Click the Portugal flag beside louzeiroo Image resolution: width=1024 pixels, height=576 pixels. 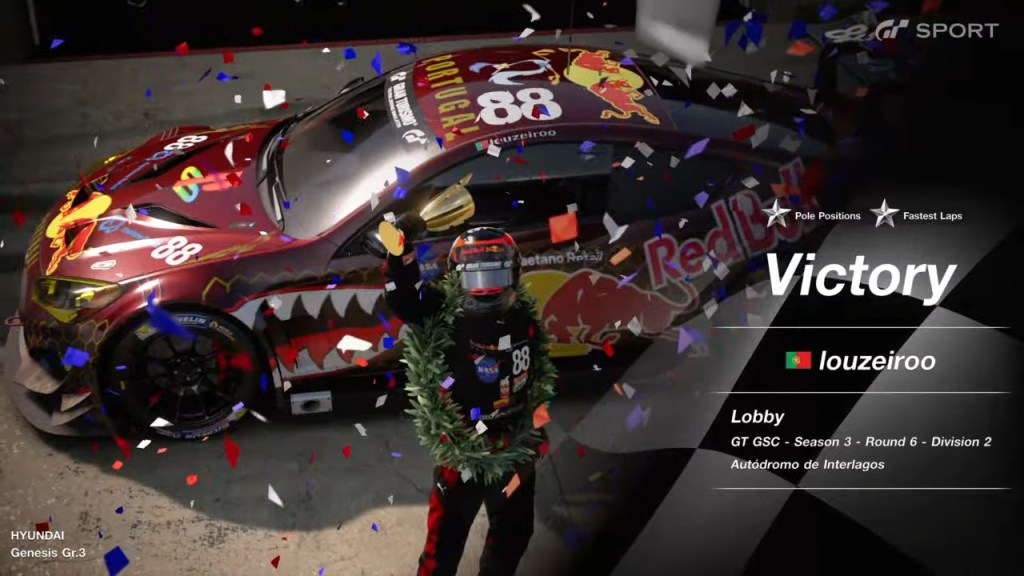click(798, 361)
